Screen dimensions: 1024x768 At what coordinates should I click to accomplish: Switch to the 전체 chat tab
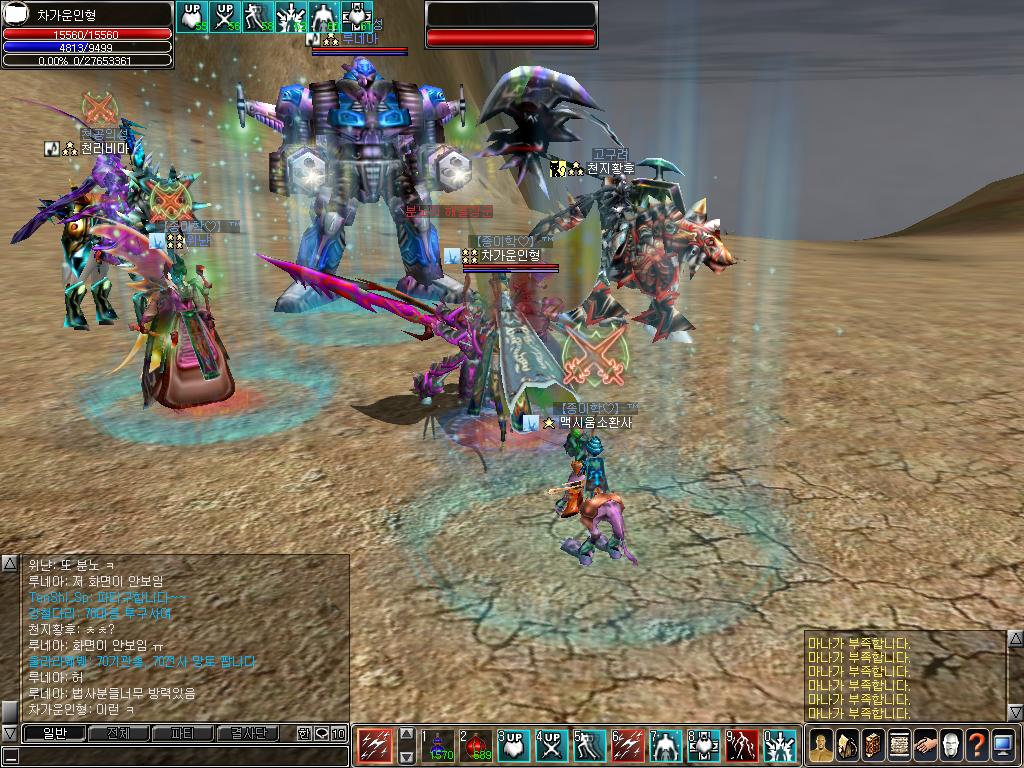point(118,734)
